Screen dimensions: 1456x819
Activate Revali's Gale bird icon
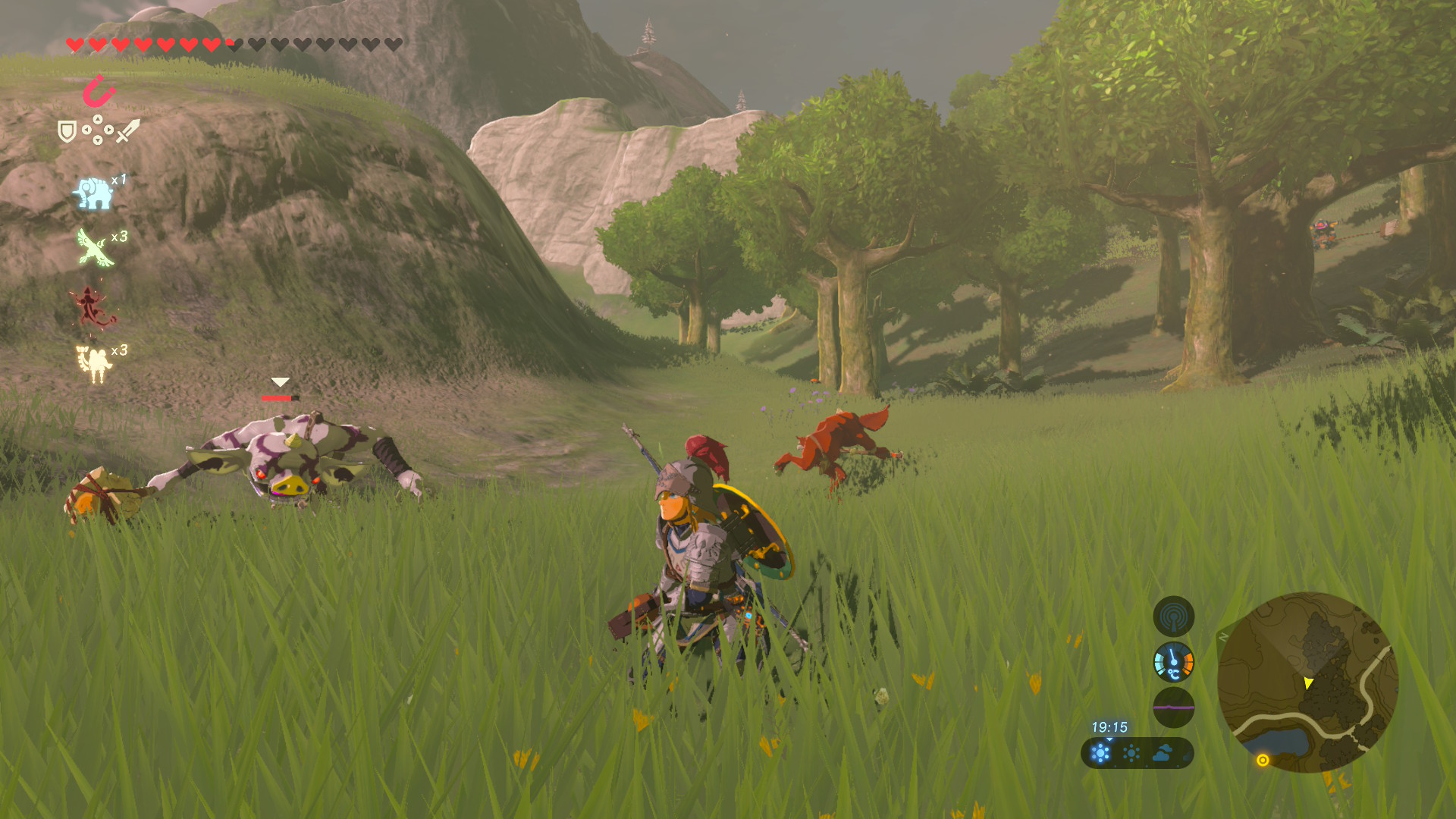95,248
